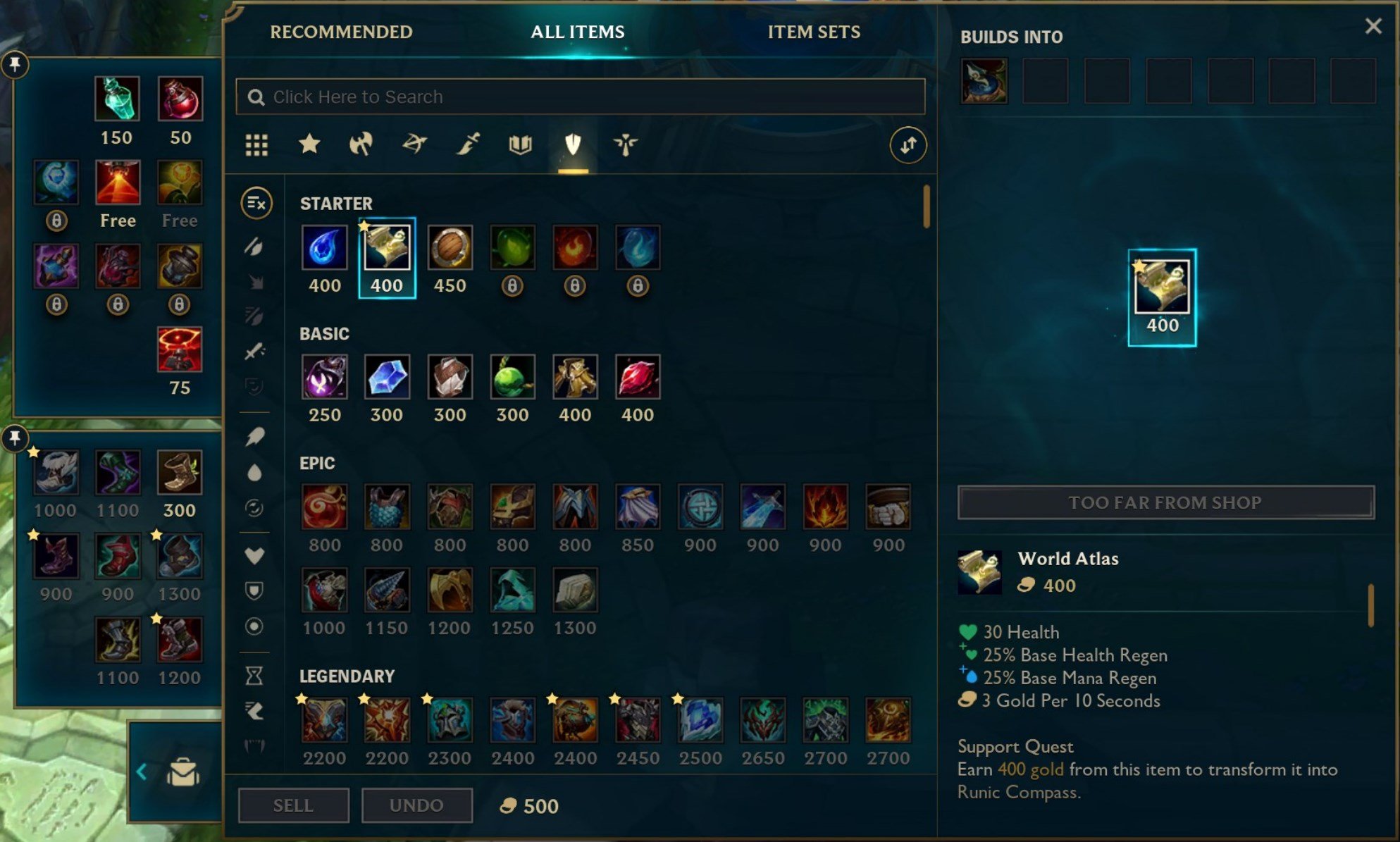
Task: Click the item search field
Action: pos(579,97)
